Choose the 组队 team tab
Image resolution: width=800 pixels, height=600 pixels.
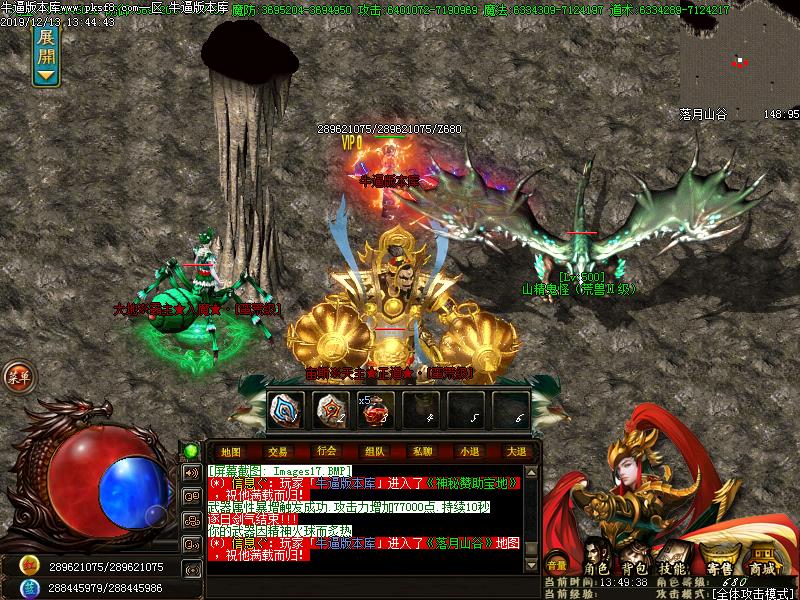click(374, 451)
